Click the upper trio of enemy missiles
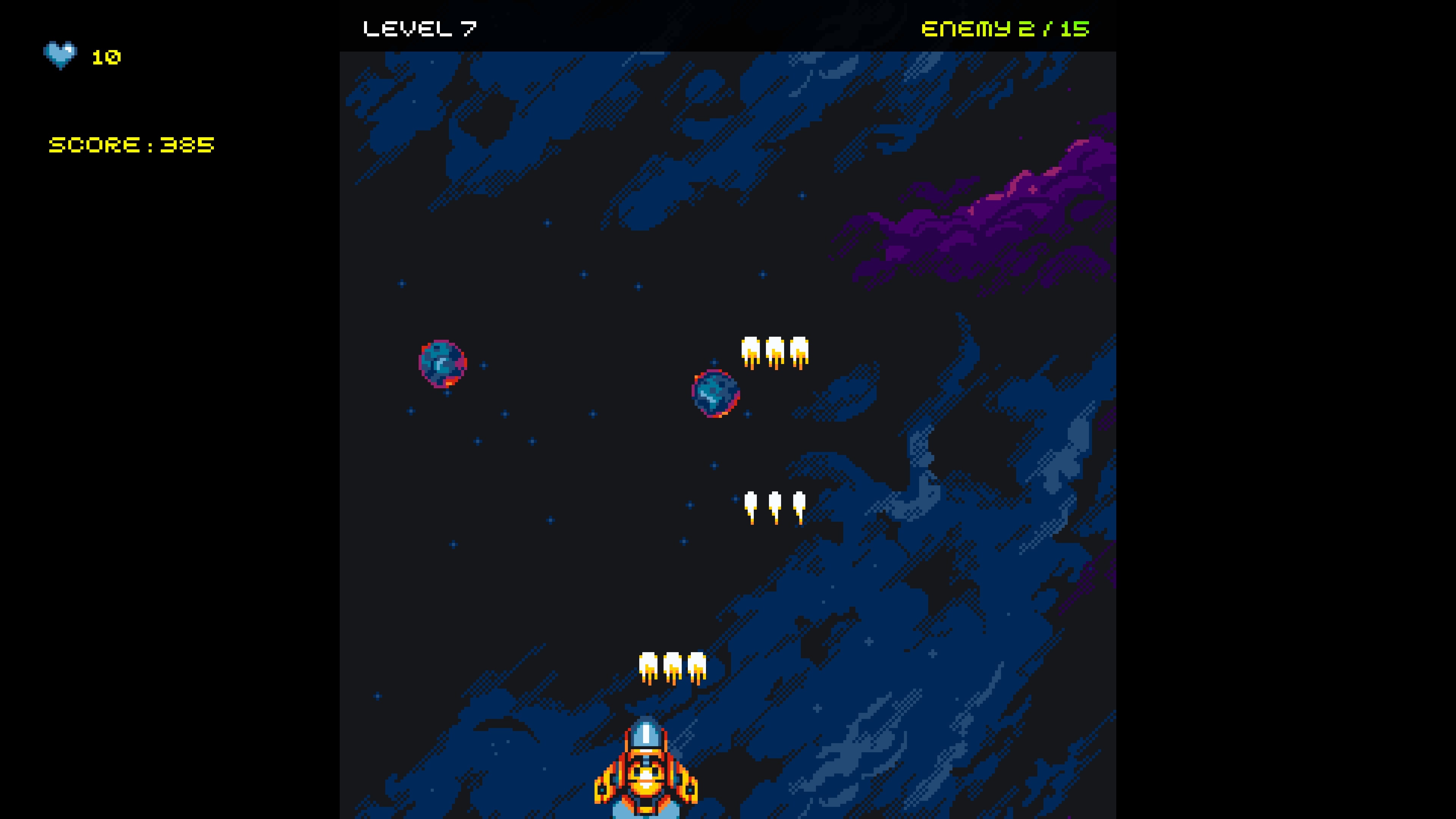 [x=774, y=350]
